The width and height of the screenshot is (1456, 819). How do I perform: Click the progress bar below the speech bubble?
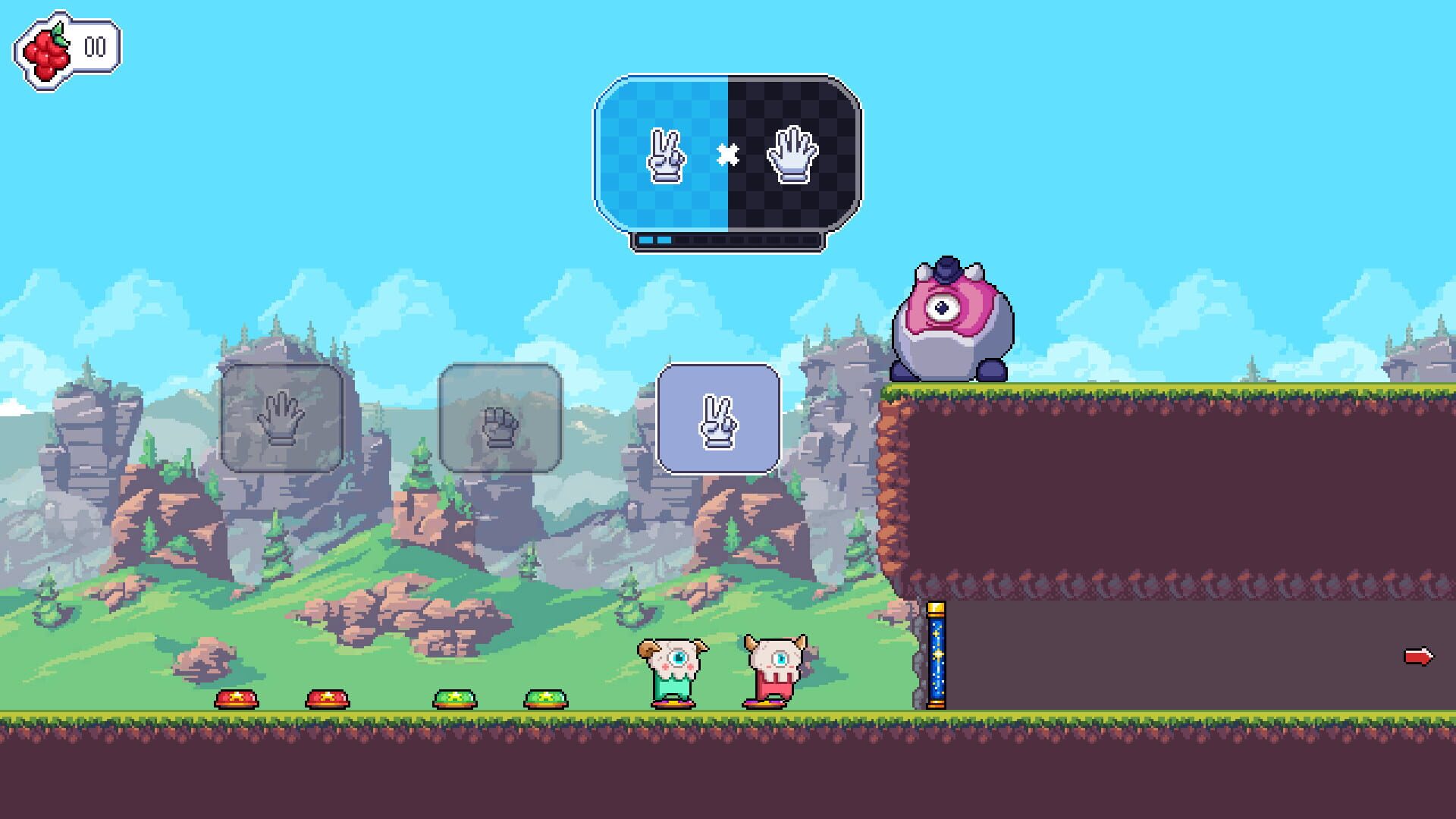click(x=726, y=239)
